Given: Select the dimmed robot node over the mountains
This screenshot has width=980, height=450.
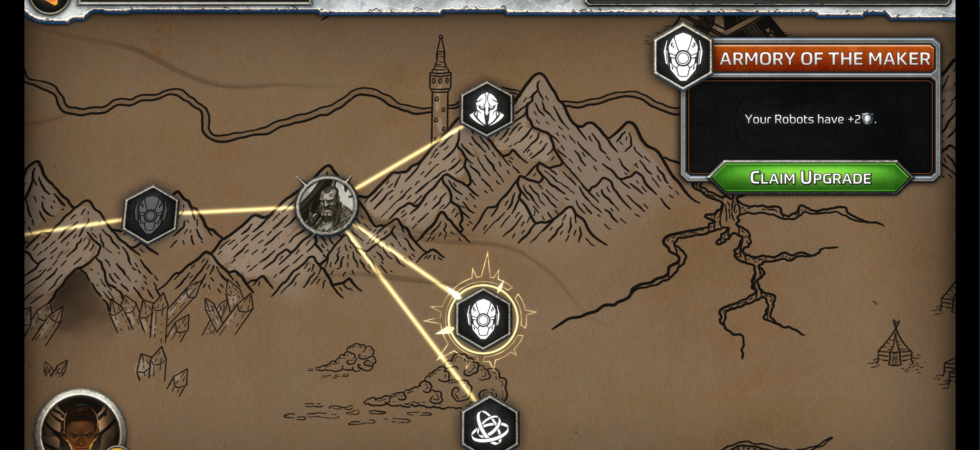Looking at the screenshot, I should [151, 213].
